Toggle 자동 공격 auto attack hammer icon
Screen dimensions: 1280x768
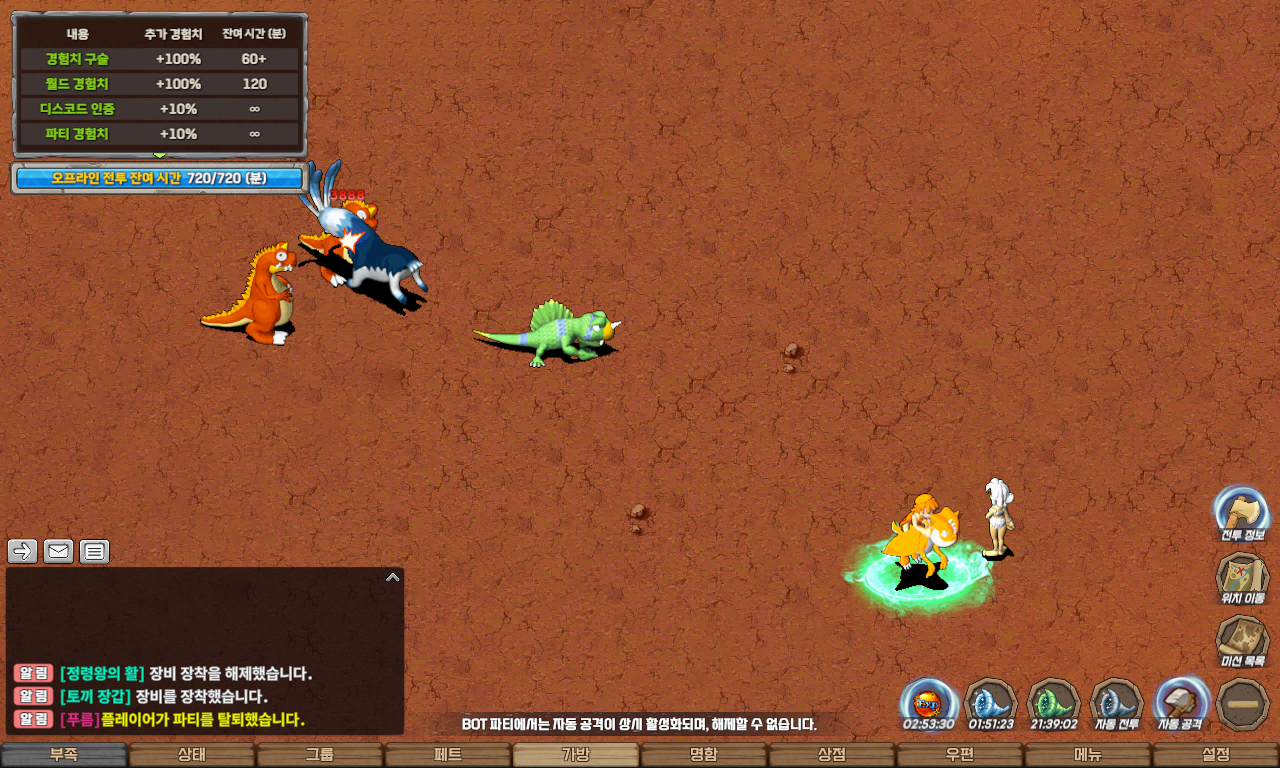tap(1181, 703)
